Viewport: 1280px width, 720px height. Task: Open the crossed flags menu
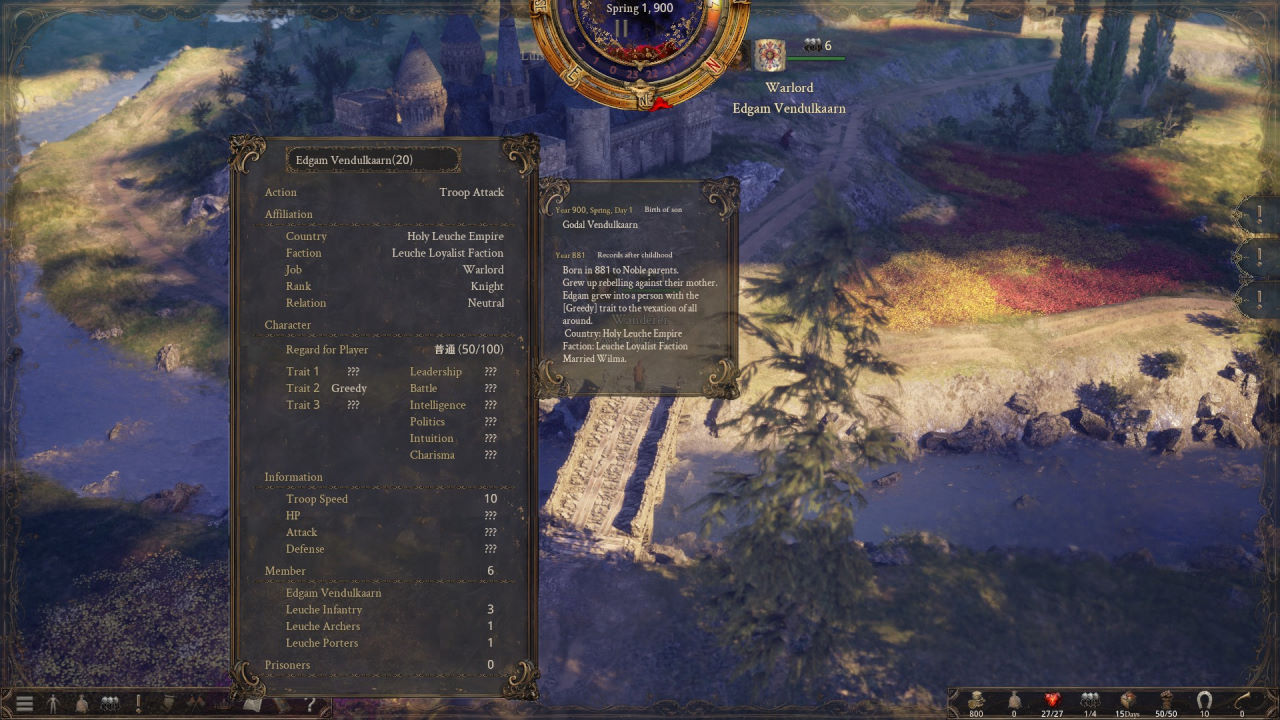pyautogui.click(x=196, y=704)
